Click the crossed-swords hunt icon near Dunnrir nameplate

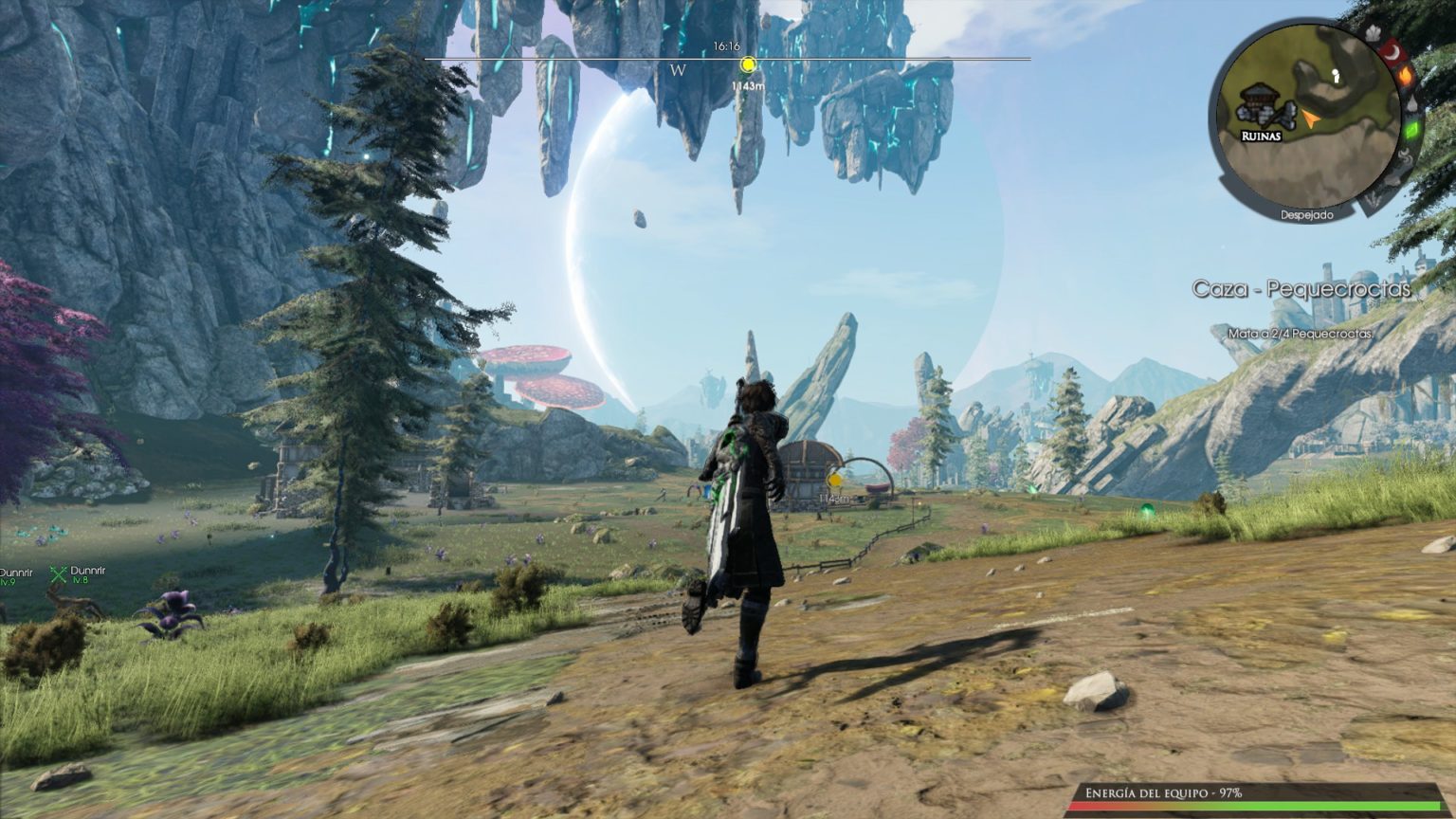(59, 574)
